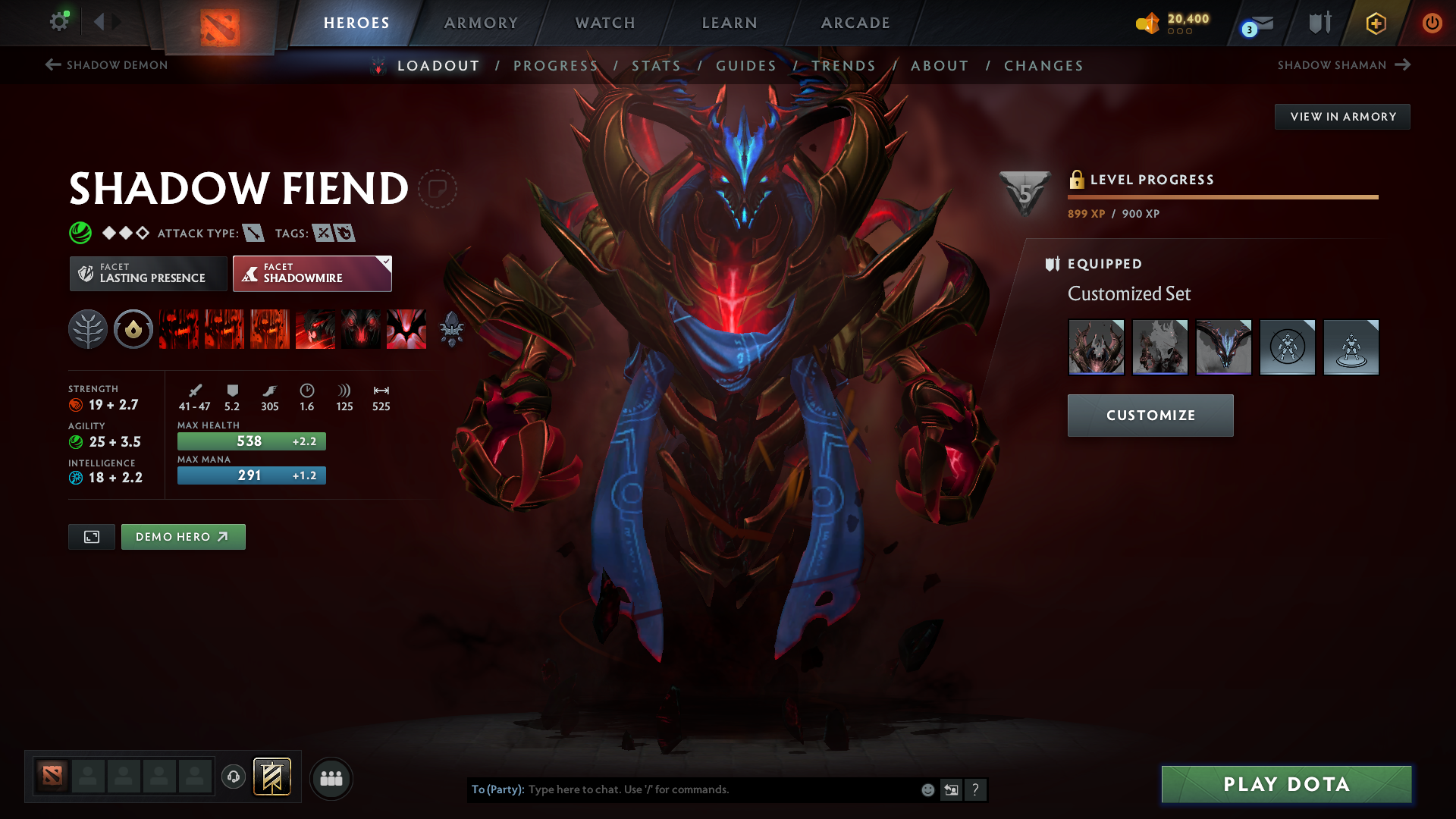
Task: Click the Customize button
Action: click(1150, 416)
